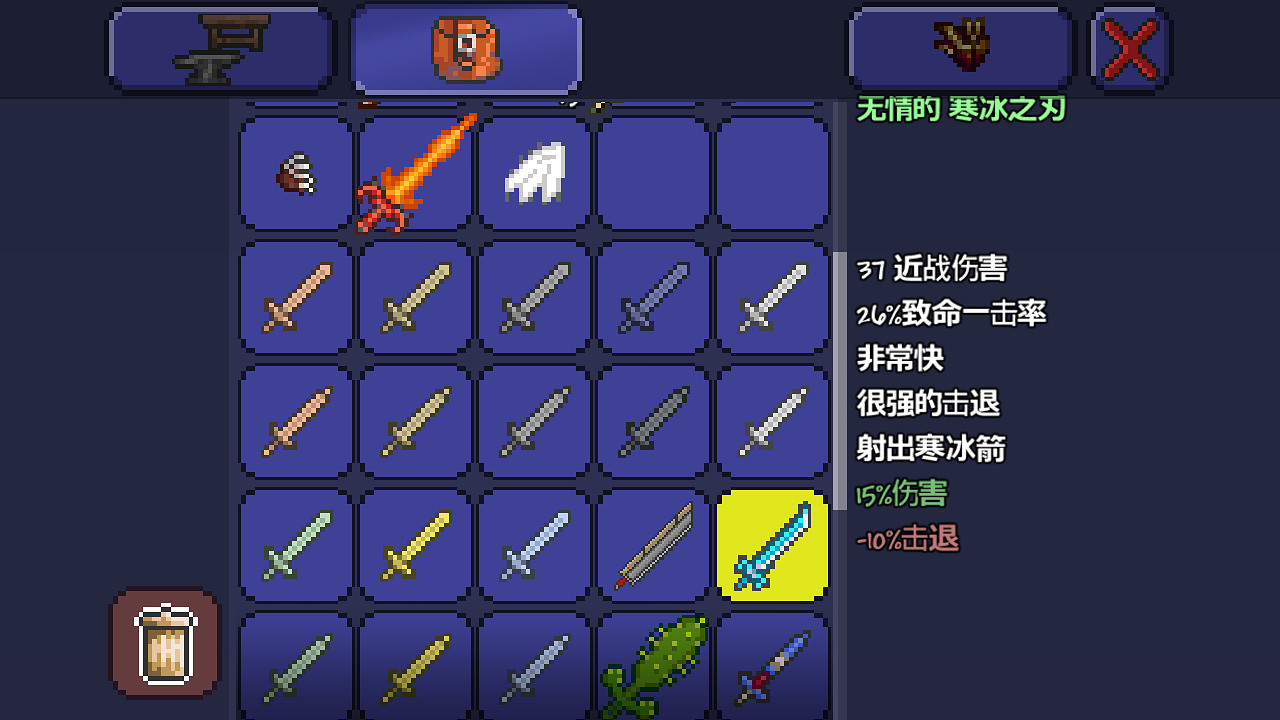Pick up the white feather item
Screen dimensions: 1280x720
point(533,173)
